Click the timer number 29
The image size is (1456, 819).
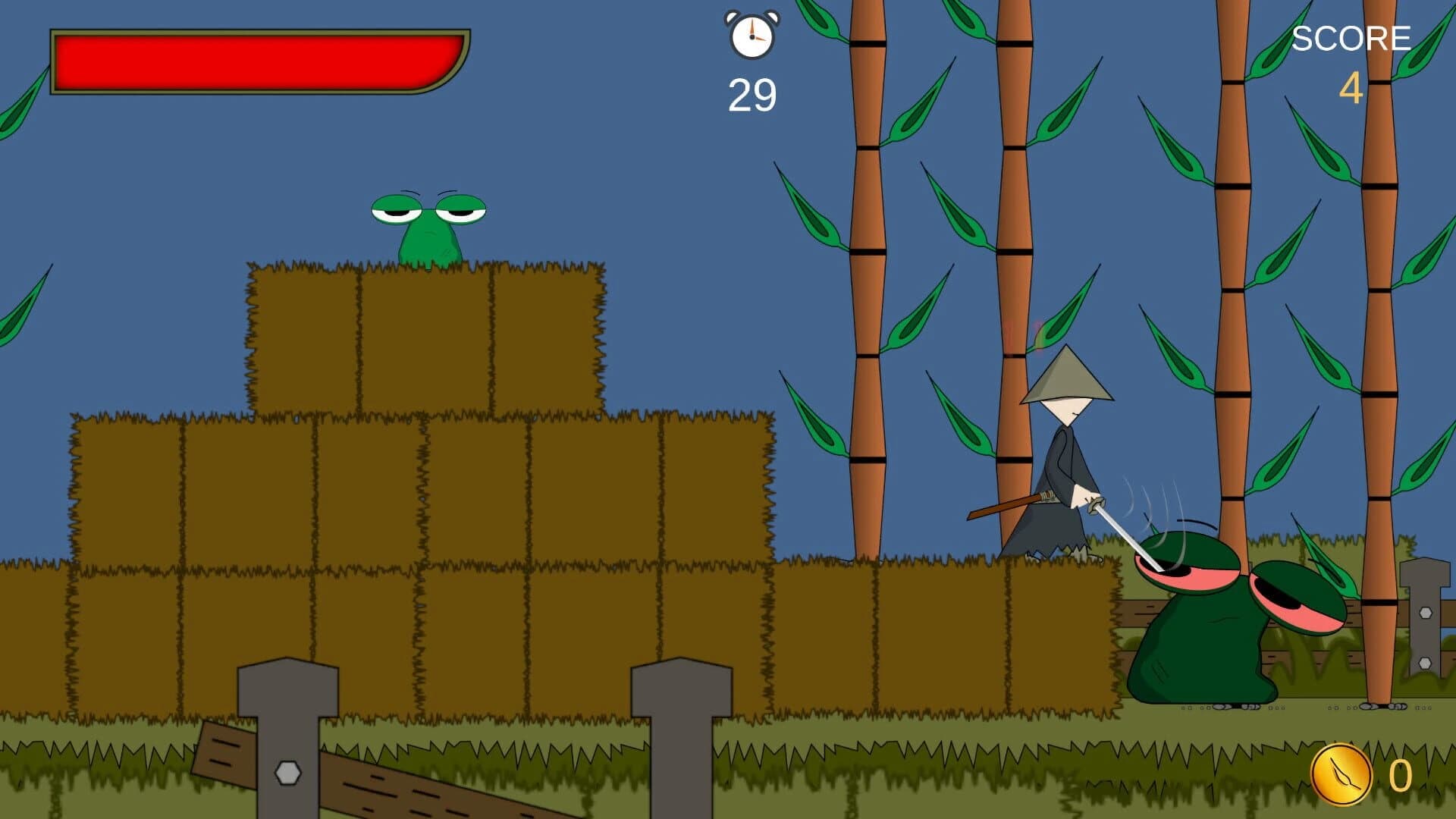(x=752, y=94)
